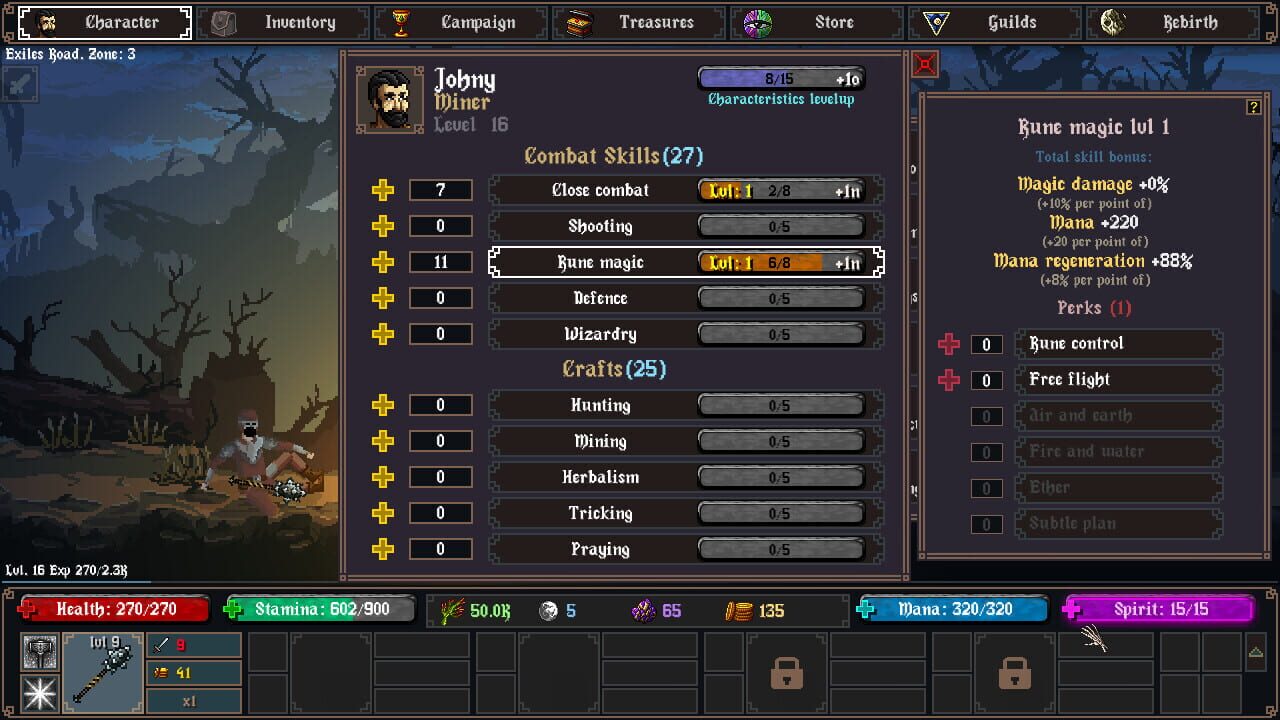Unlock the Rune control perk with its red plus
This screenshot has height=720, width=1280.
click(948, 343)
